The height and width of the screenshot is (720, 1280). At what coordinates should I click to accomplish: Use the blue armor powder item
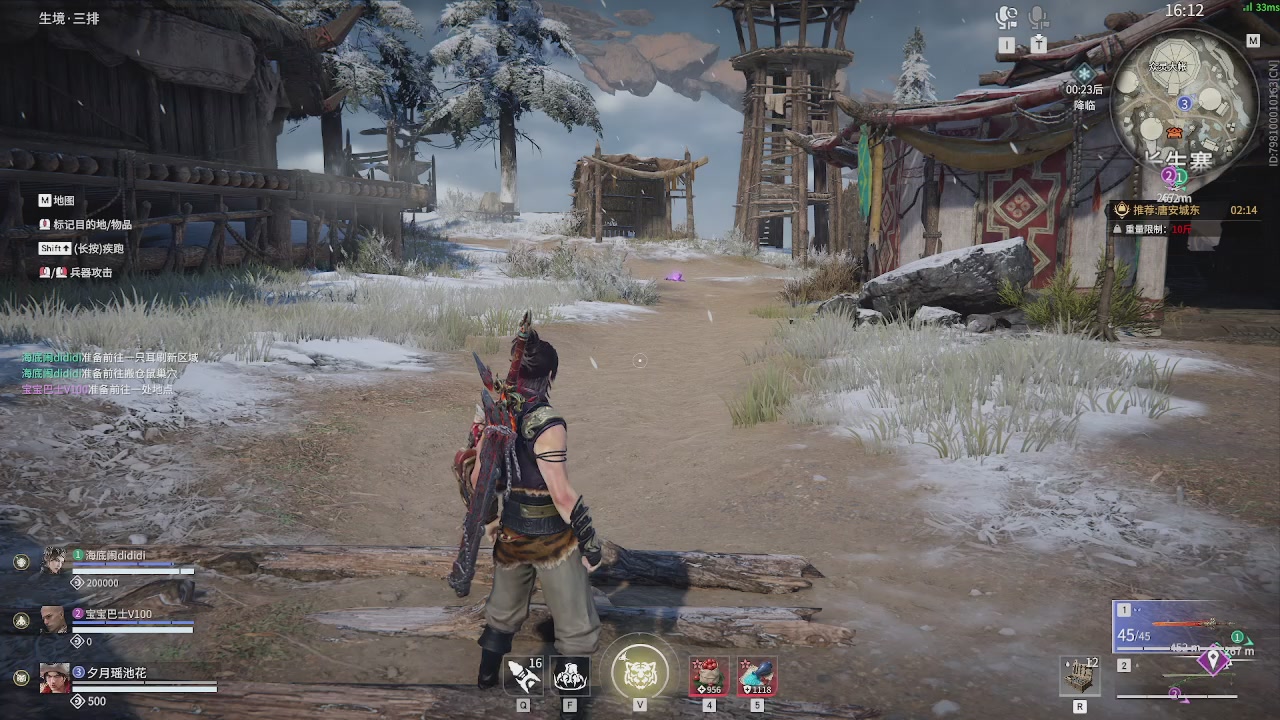[x=757, y=677]
